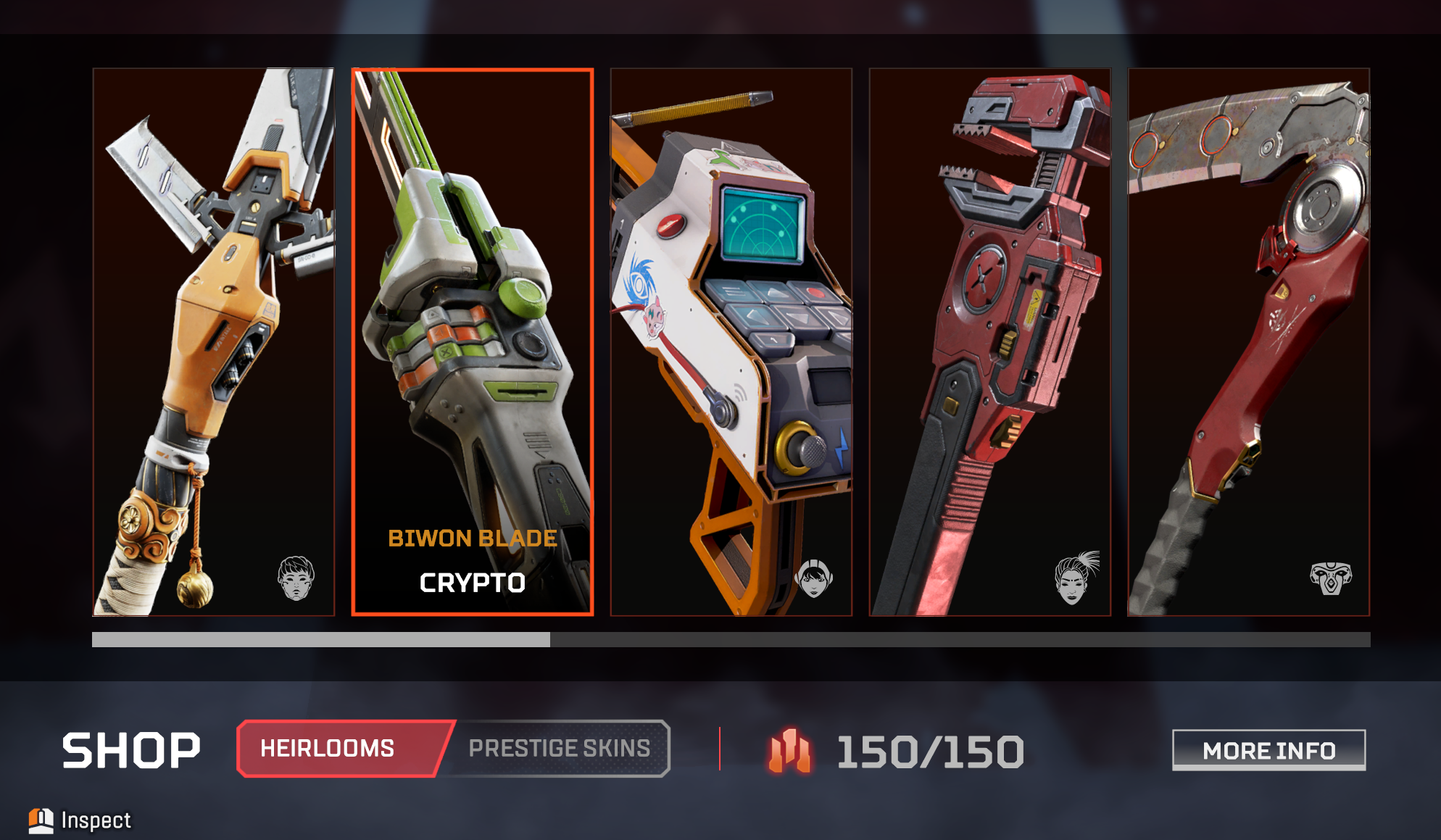Select the Biwon Blade Crypto card
Image resolution: width=1441 pixels, height=840 pixels.
pos(471,341)
